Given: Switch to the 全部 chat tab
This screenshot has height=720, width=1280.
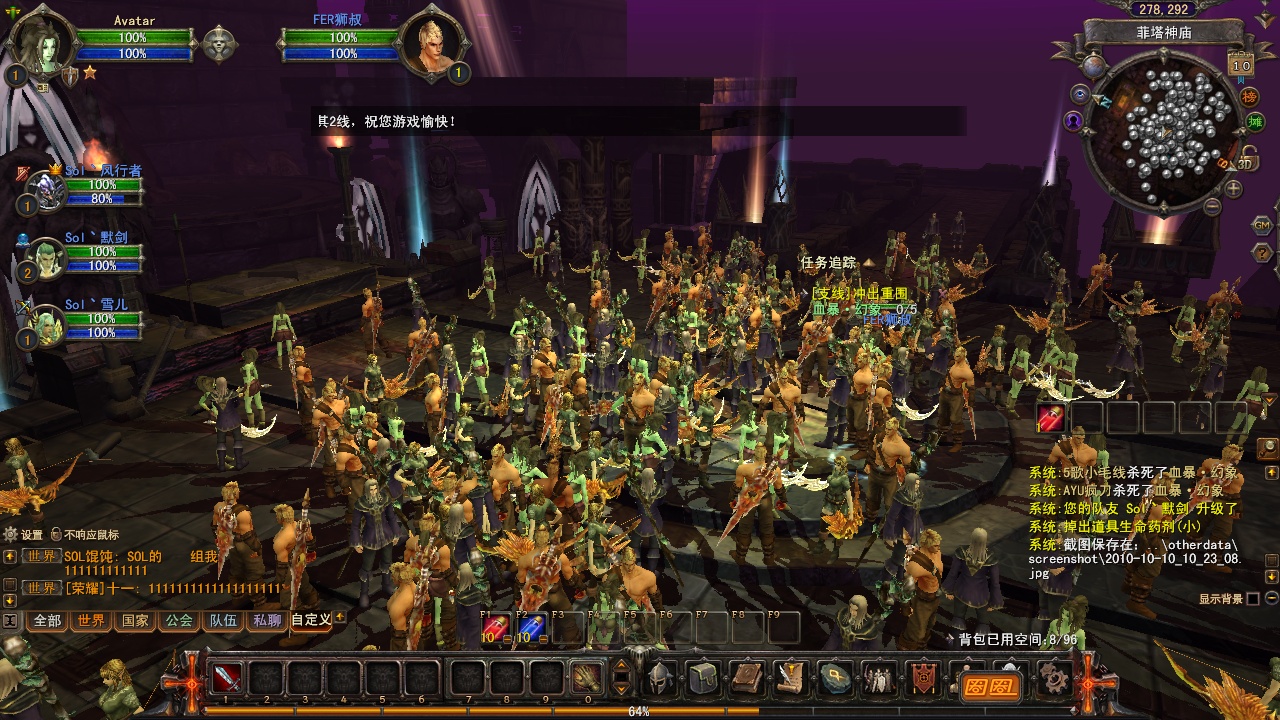Looking at the screenshot, I should (47, 620).
